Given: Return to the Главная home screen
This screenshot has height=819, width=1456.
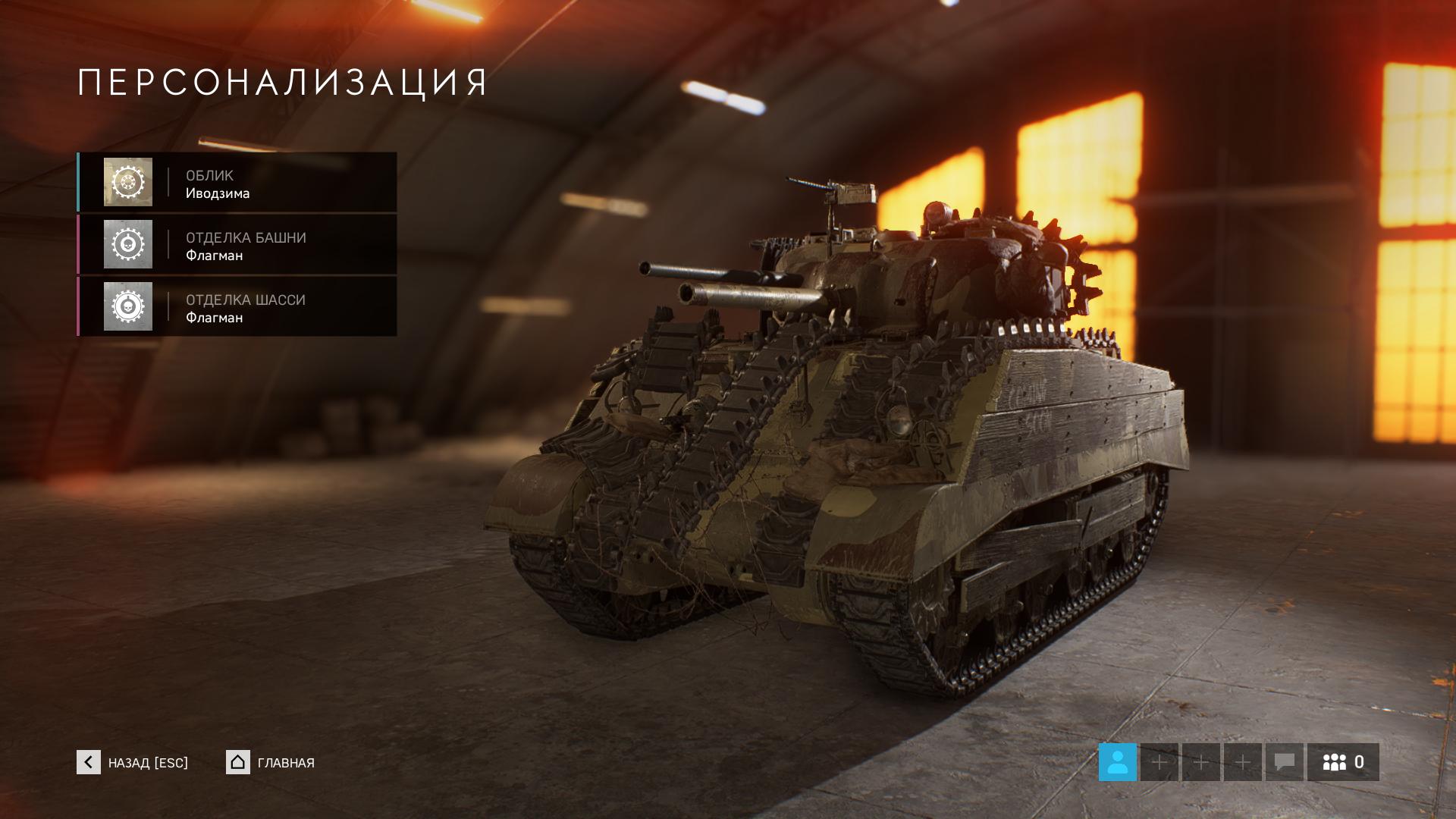Looking at the screenshot, I should 271,762.
